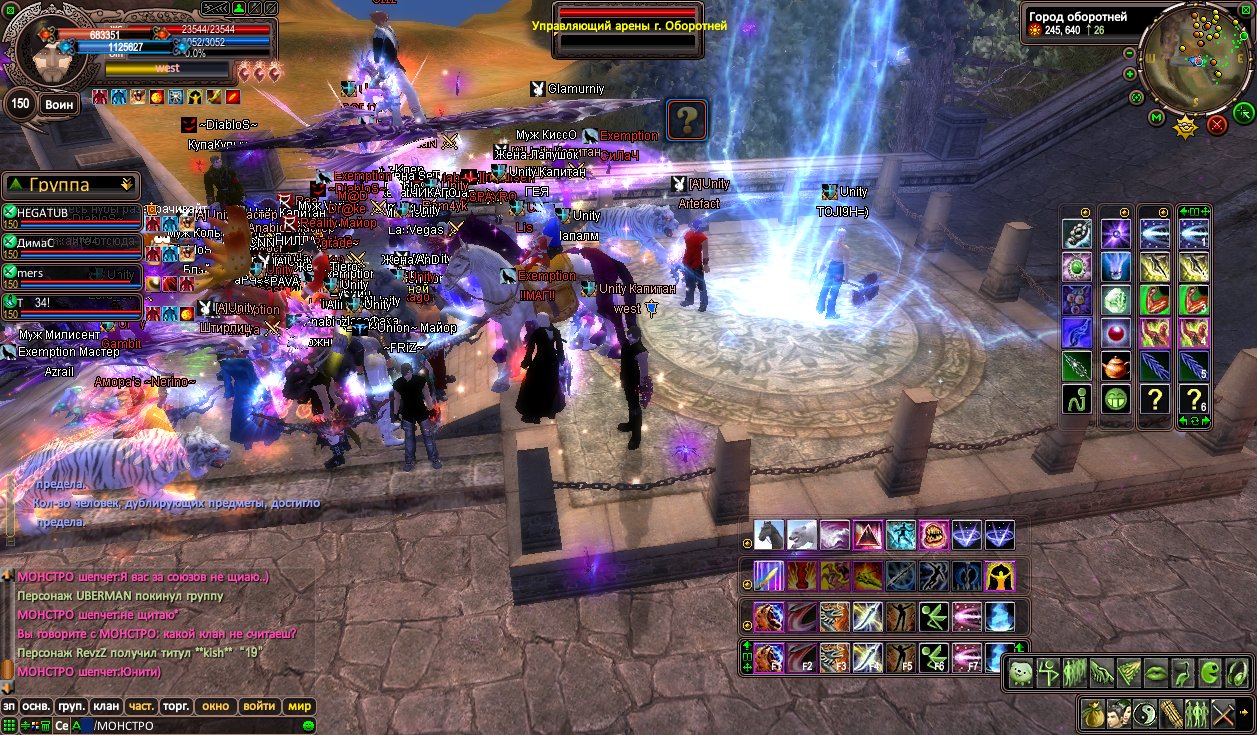
Task: Click the chat text input field
Action: [x=195, y=725]
